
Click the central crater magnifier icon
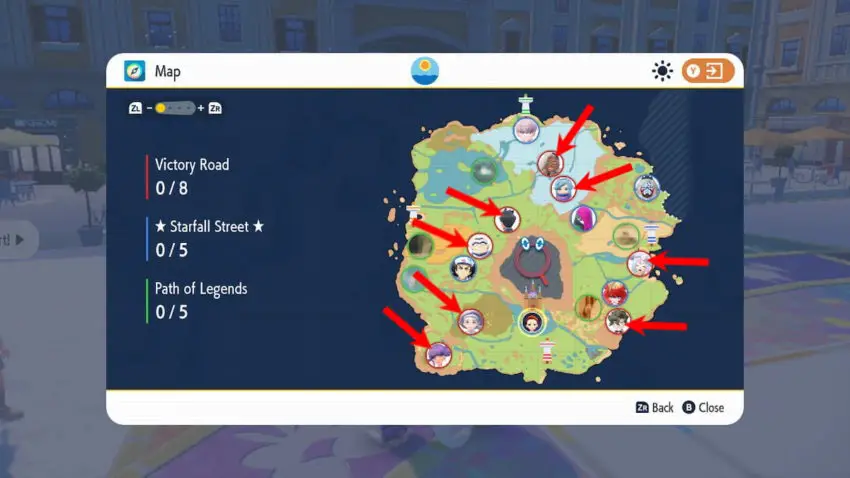pyautogui.click(x=532, y=263)
